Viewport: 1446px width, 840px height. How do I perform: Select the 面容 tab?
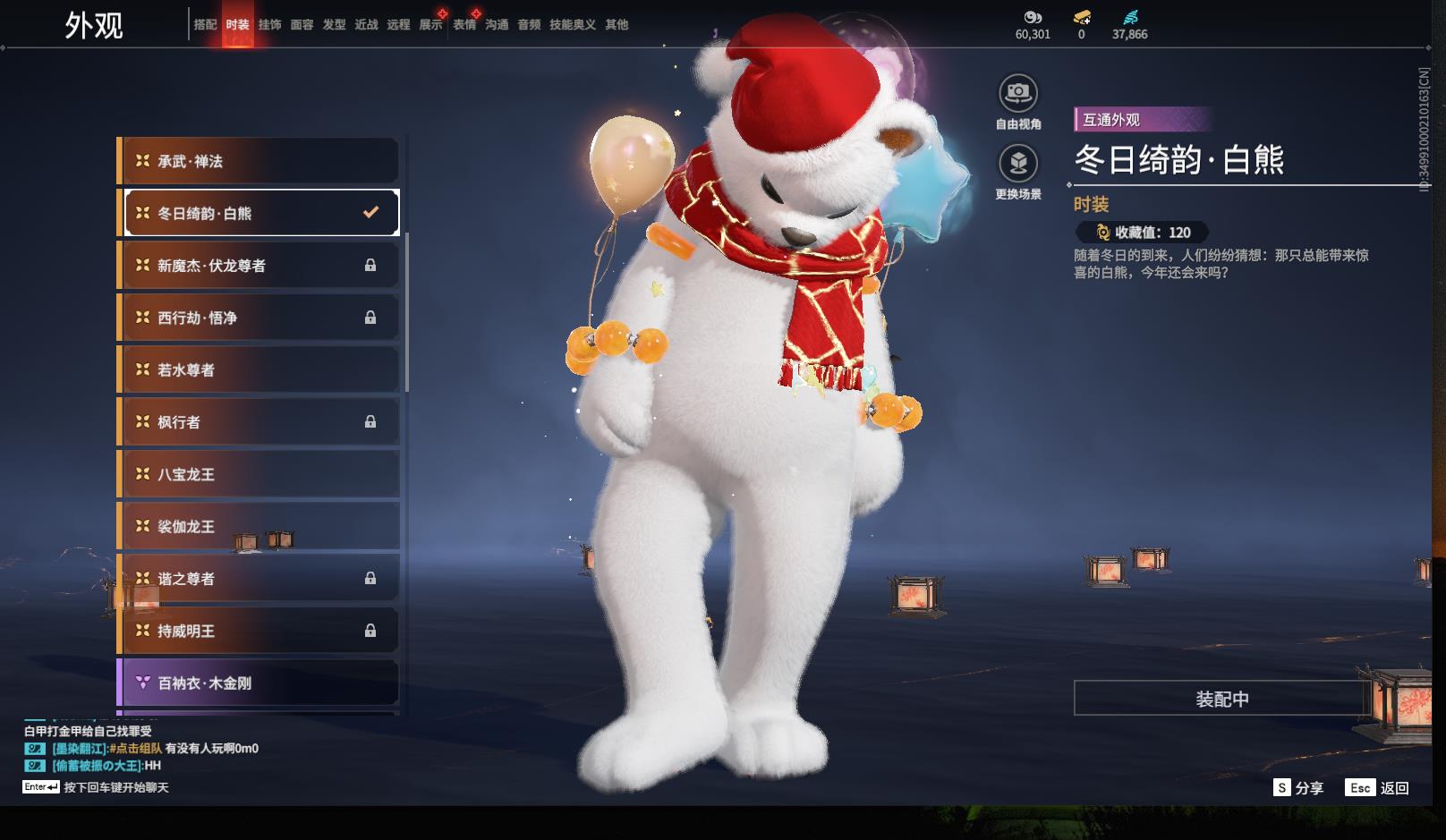point(302,25)
